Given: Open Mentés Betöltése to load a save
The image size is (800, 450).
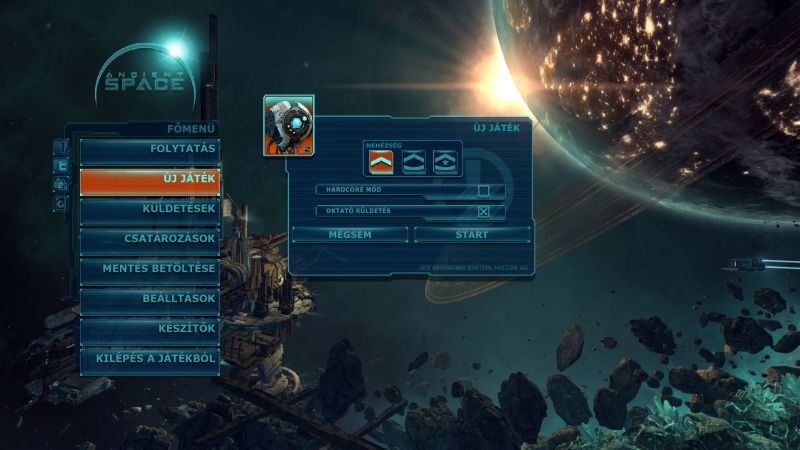Looking at the screenshot, I should (150, 269).
